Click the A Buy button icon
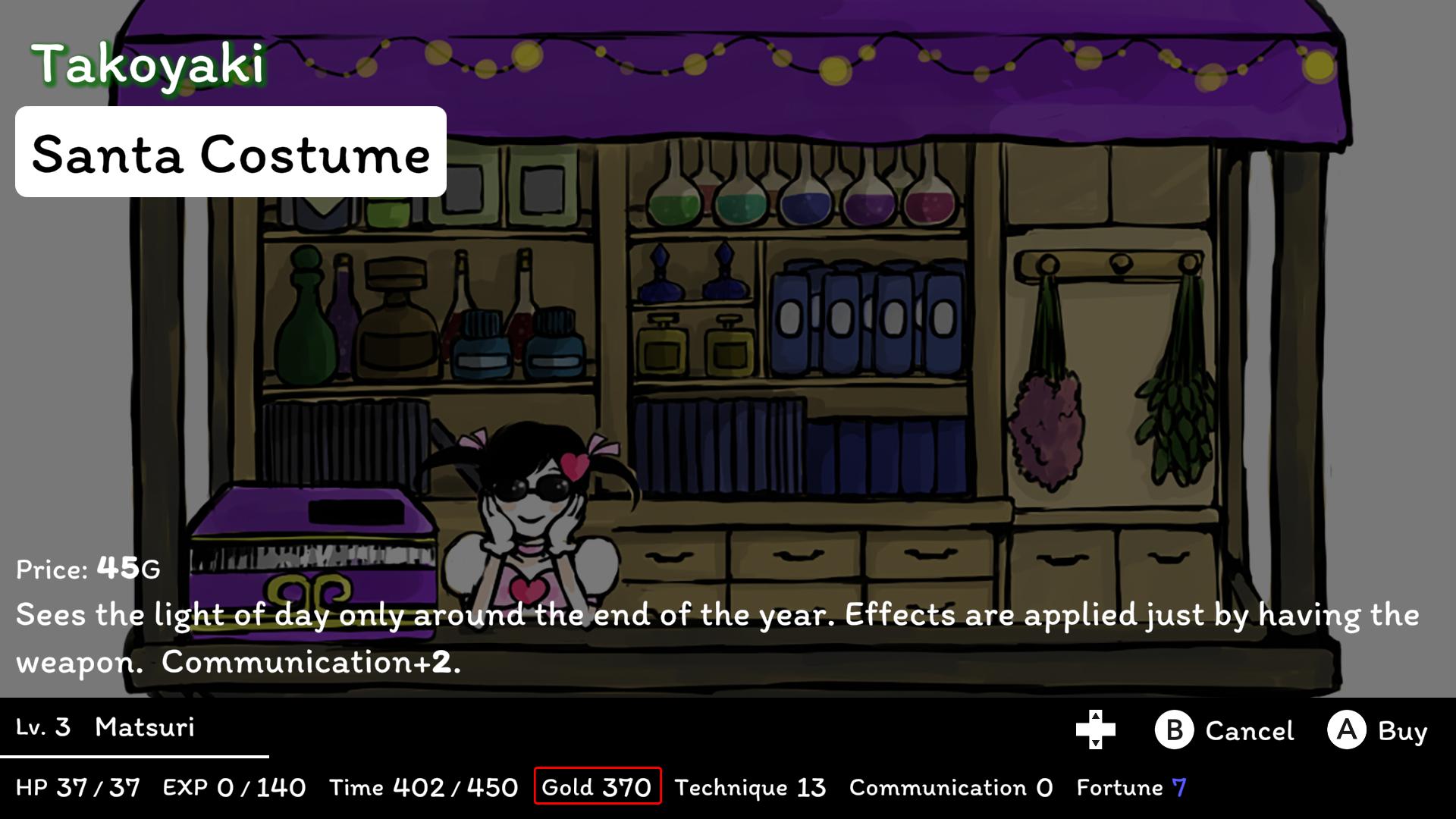The width and height of the screenshot is (1456, 819). coord(1347,730)
